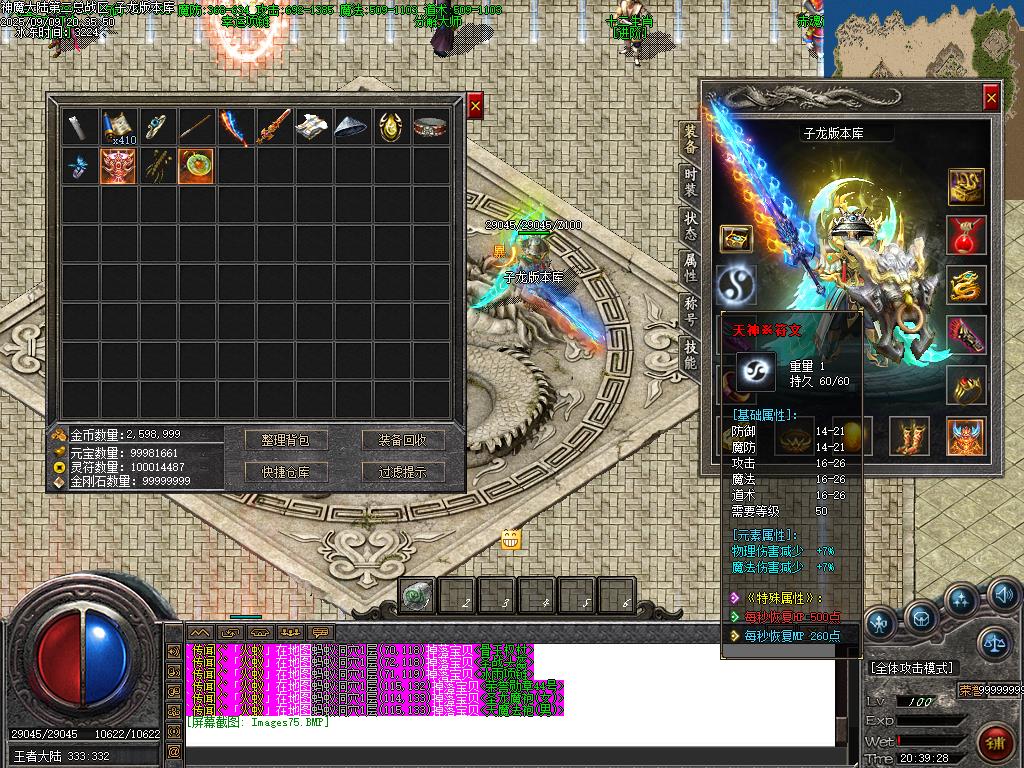This screenshot has height=768, width=1024.
Task: Select the red gem necklace equipment slot
Action: coord(966,235)
